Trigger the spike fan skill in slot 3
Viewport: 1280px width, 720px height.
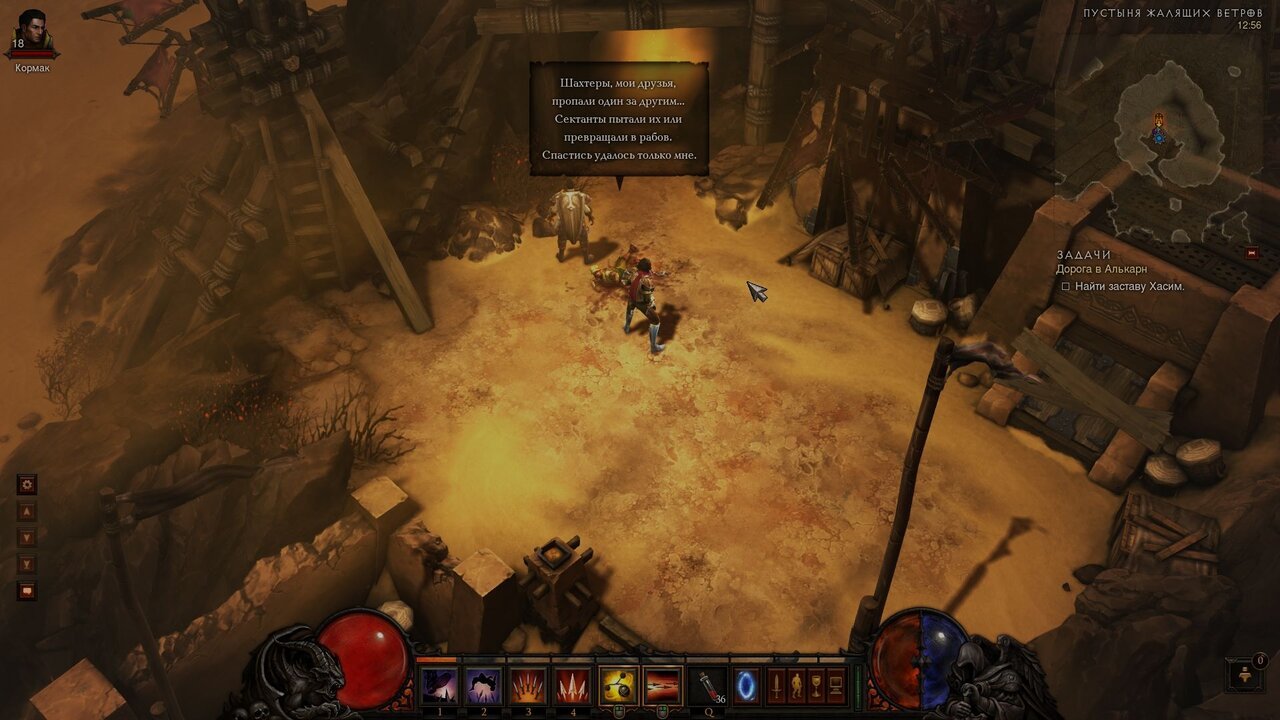pos(529,686)
